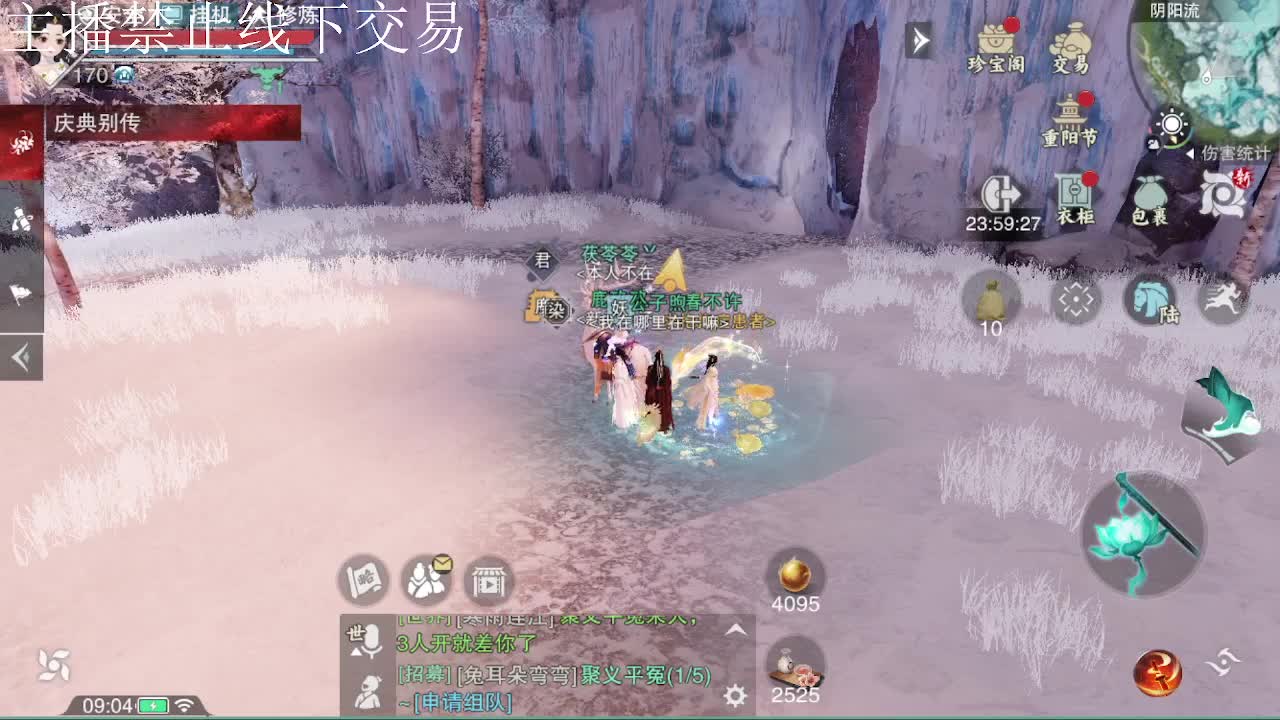Open the Chongyang Festival event icon
The width and height of the screenshot is (1280, 720).
click(1070, 110)
